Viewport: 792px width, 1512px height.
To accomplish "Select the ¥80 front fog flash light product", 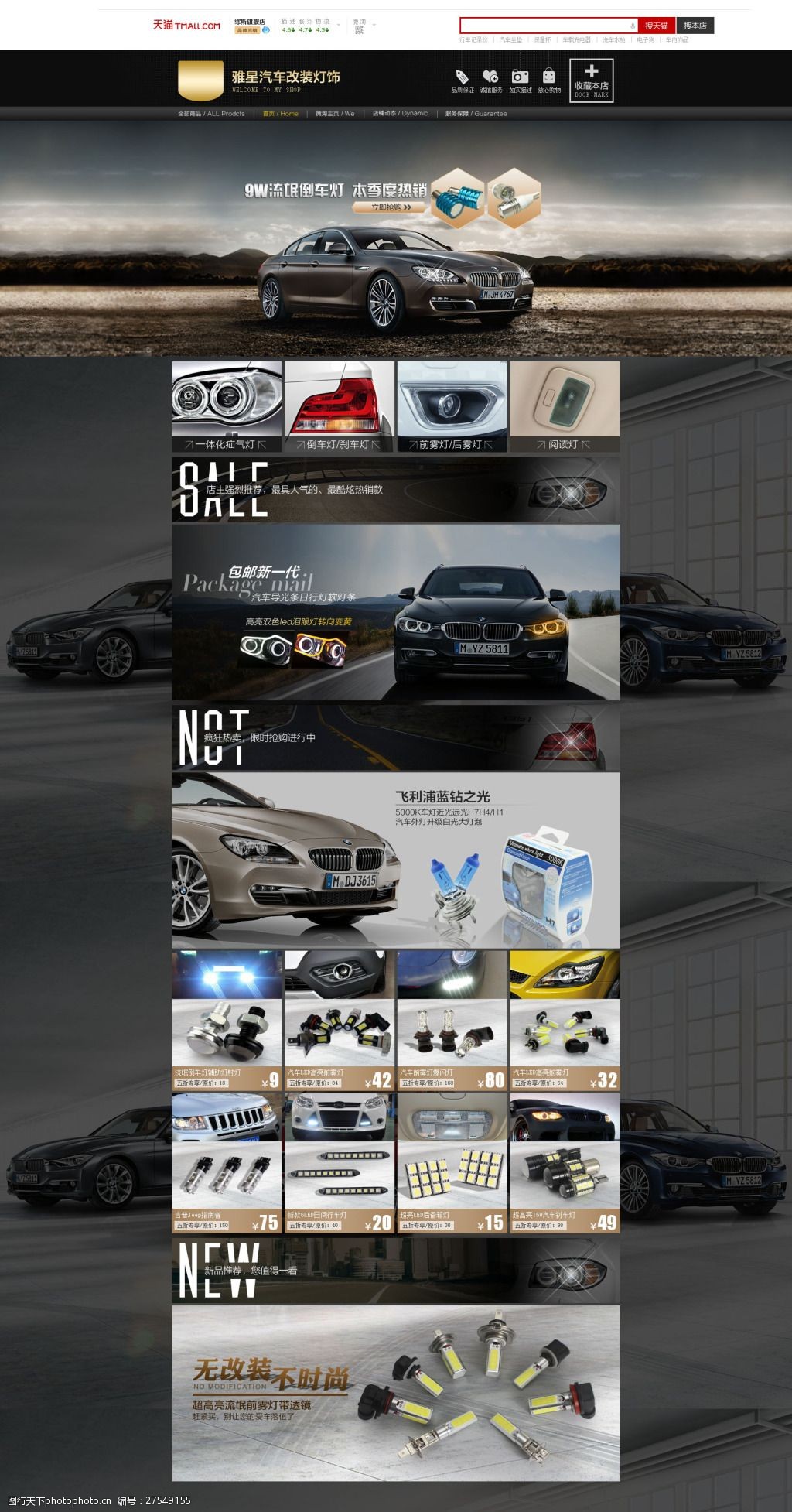I will (452, 1021).
